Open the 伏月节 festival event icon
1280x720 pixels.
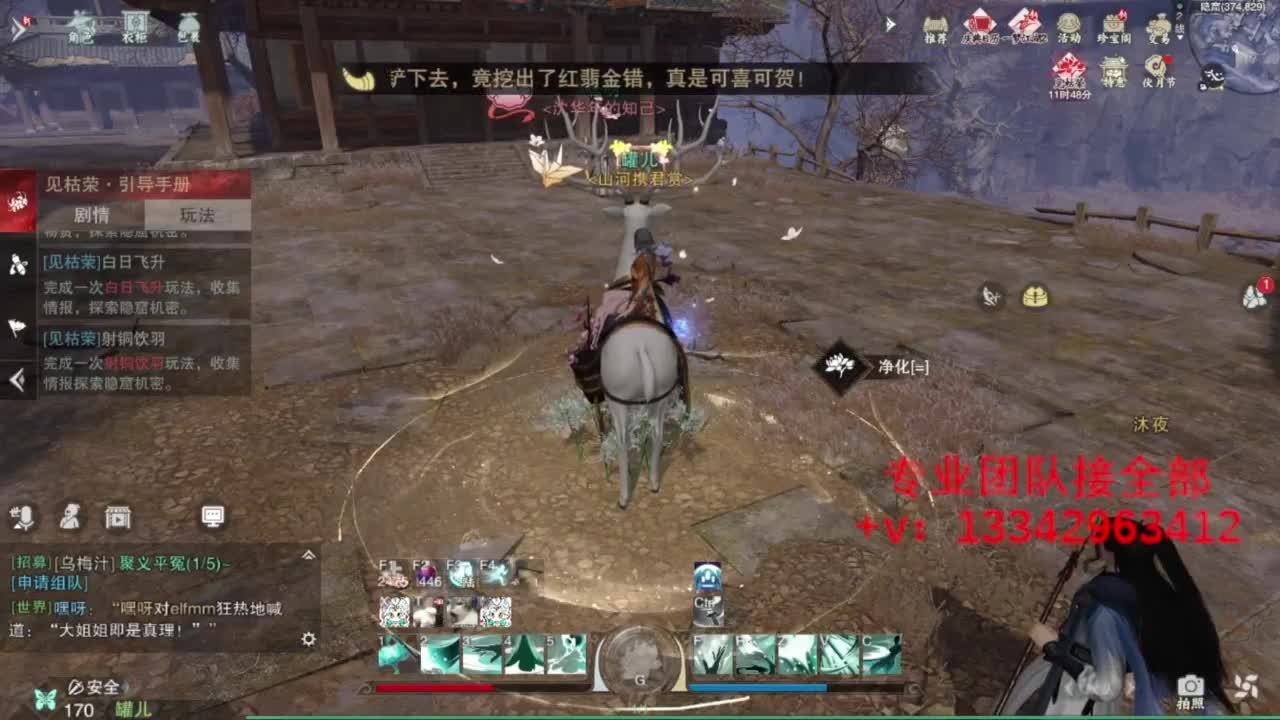1155,70
